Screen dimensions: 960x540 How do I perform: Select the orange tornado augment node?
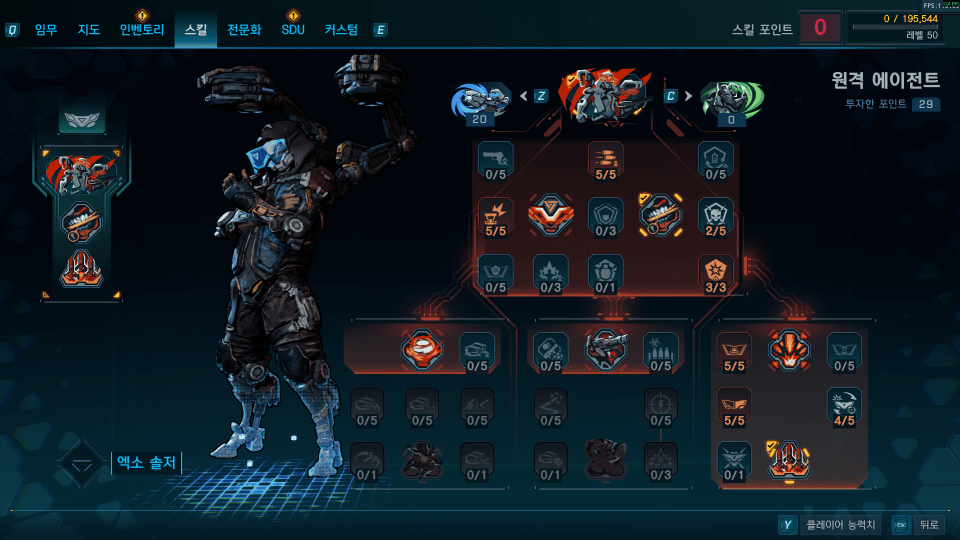point(422,348)
